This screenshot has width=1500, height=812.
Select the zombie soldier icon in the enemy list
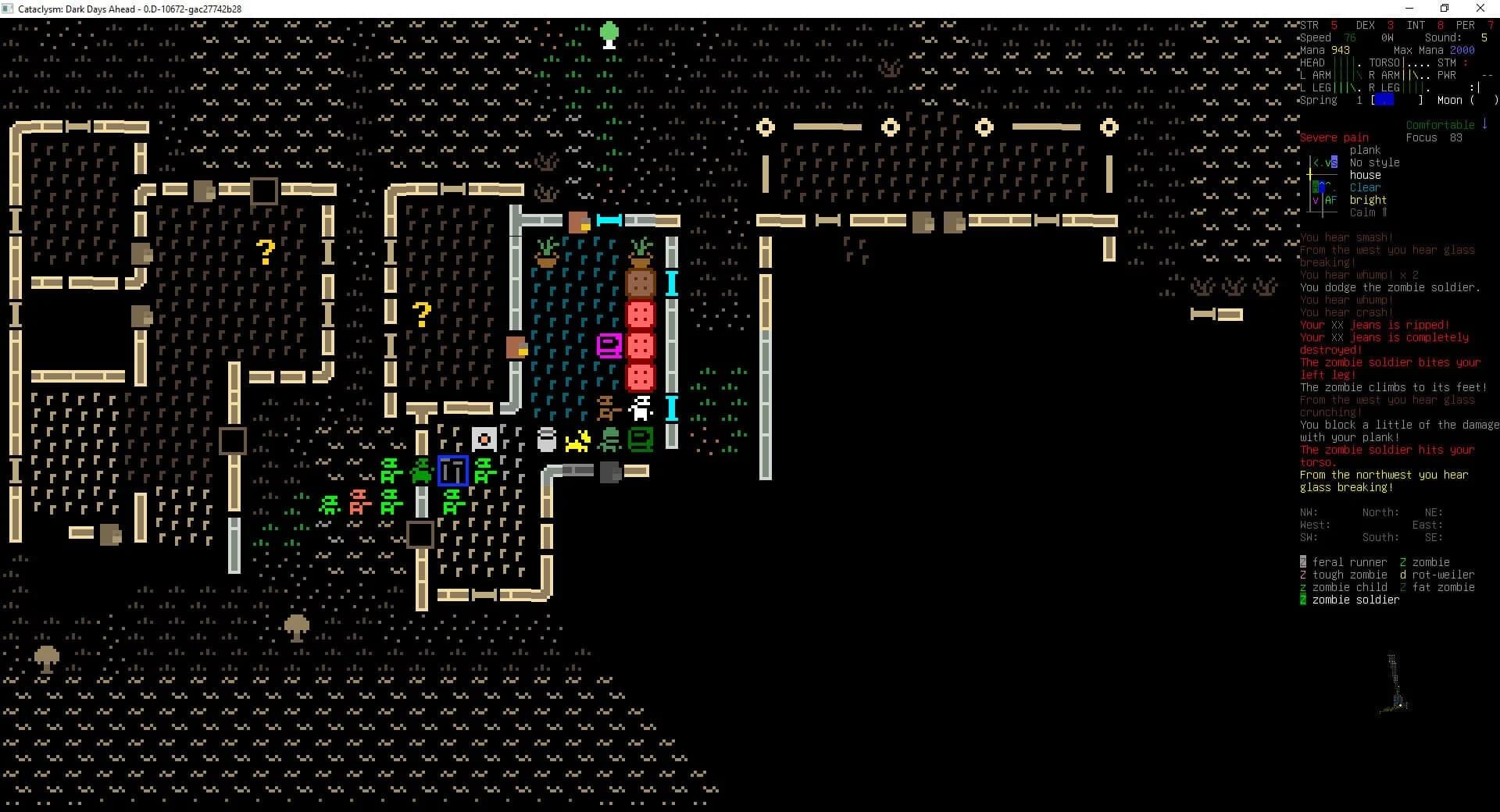[1303, 600]
